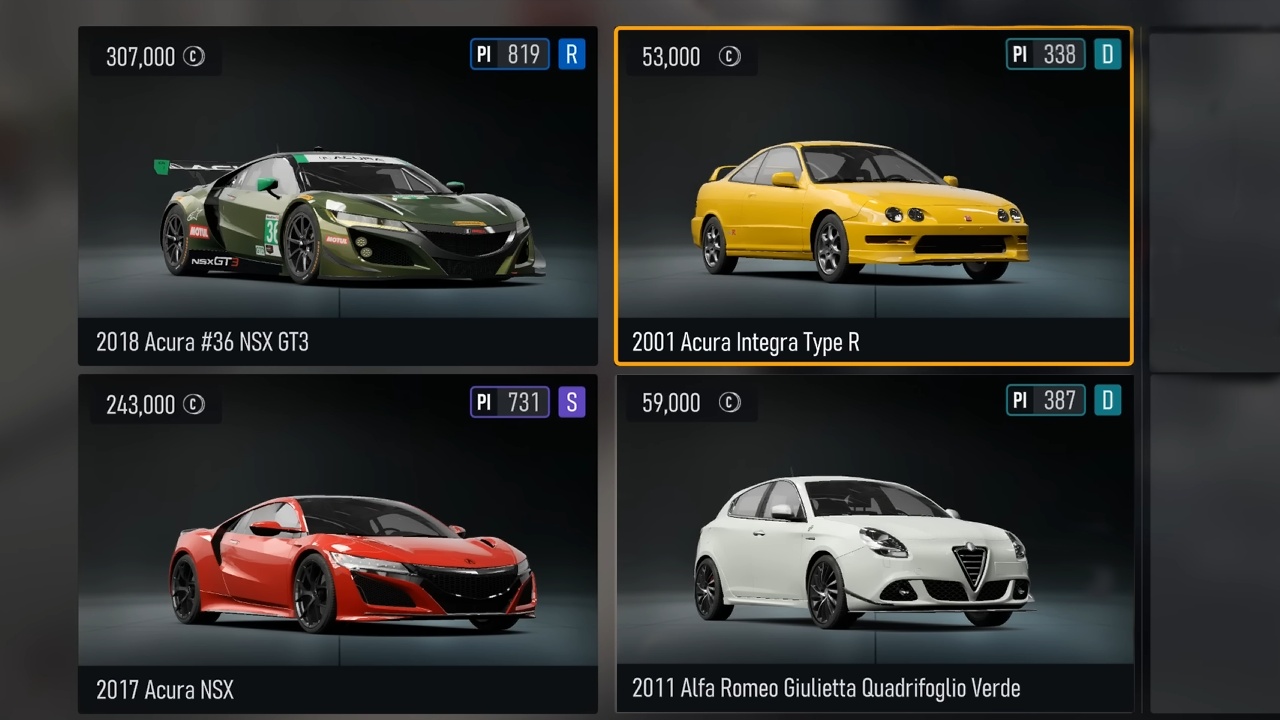
Task: Click the 2011 Alfa Romeo Giulietta name label
Action: click(x=825, y=688)
